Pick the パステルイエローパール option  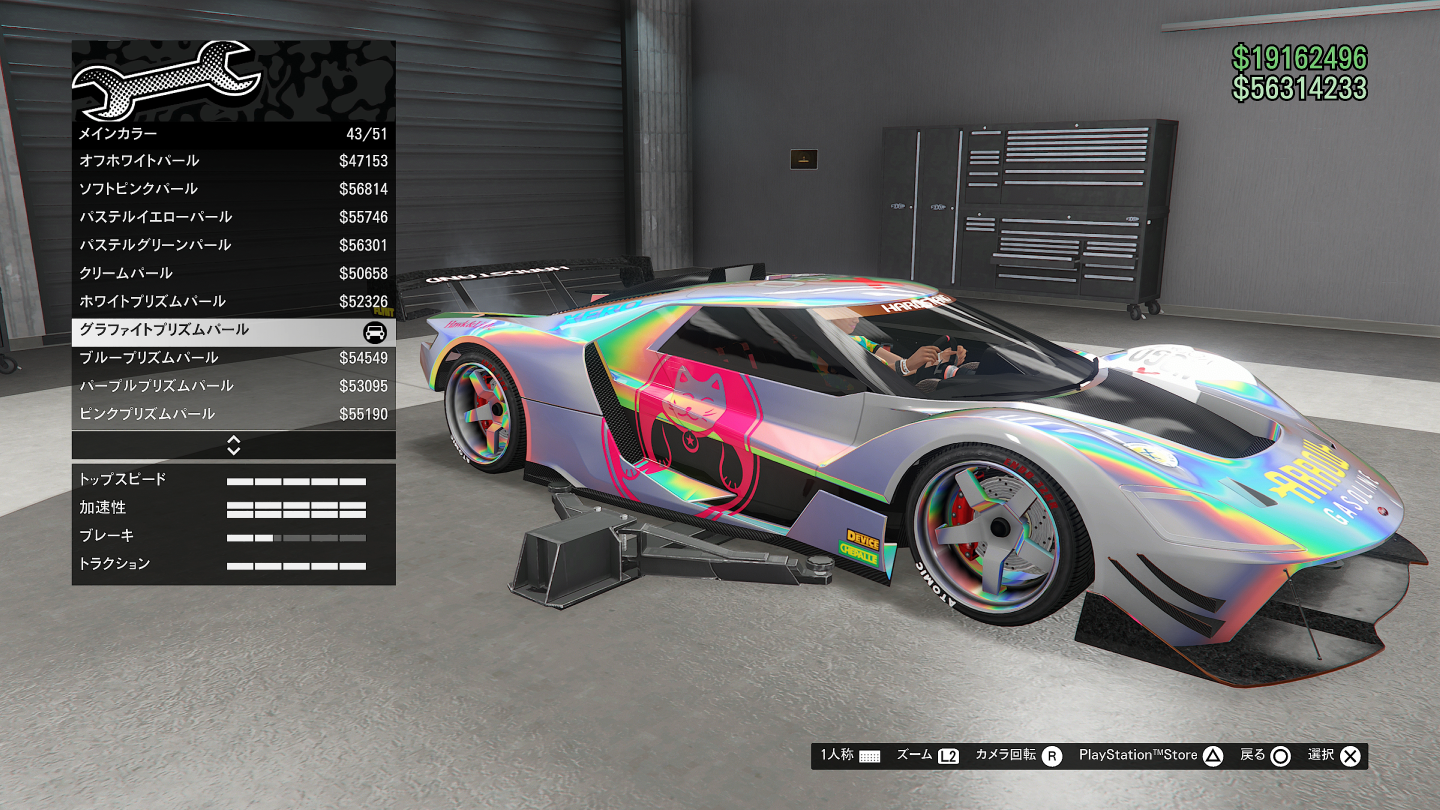pos(233,217)
